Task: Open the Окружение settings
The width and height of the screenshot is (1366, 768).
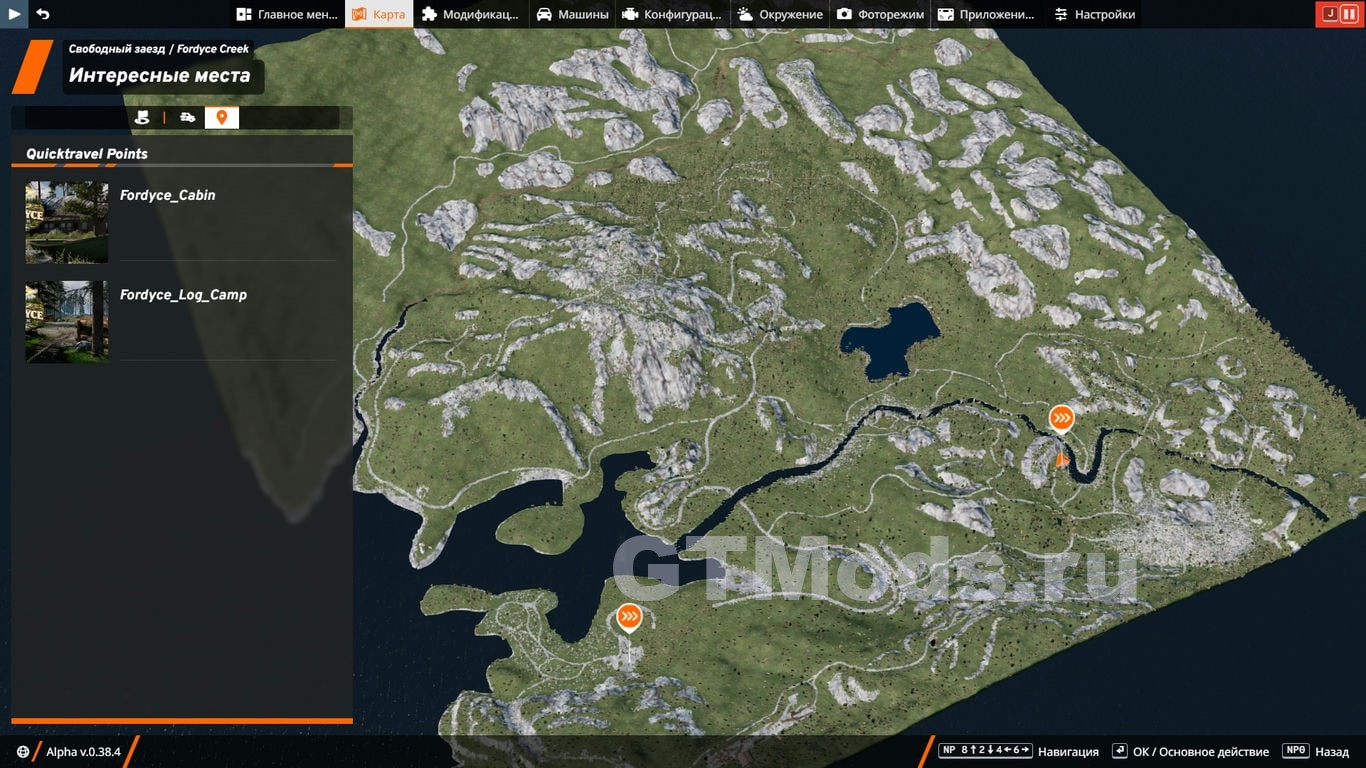Action: (780, 14)
